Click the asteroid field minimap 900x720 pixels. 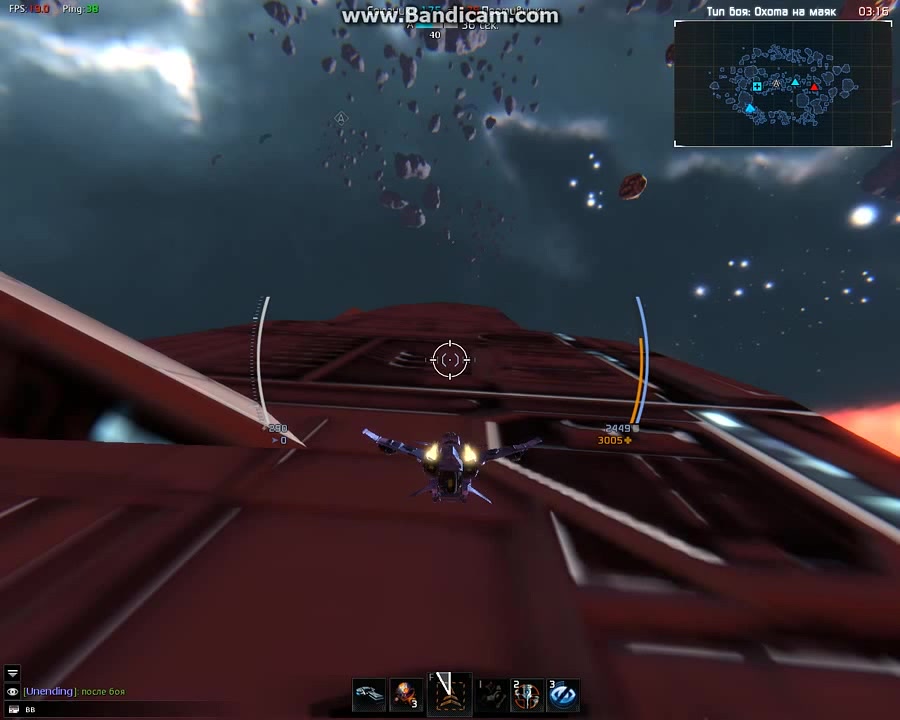click(782, 84)
